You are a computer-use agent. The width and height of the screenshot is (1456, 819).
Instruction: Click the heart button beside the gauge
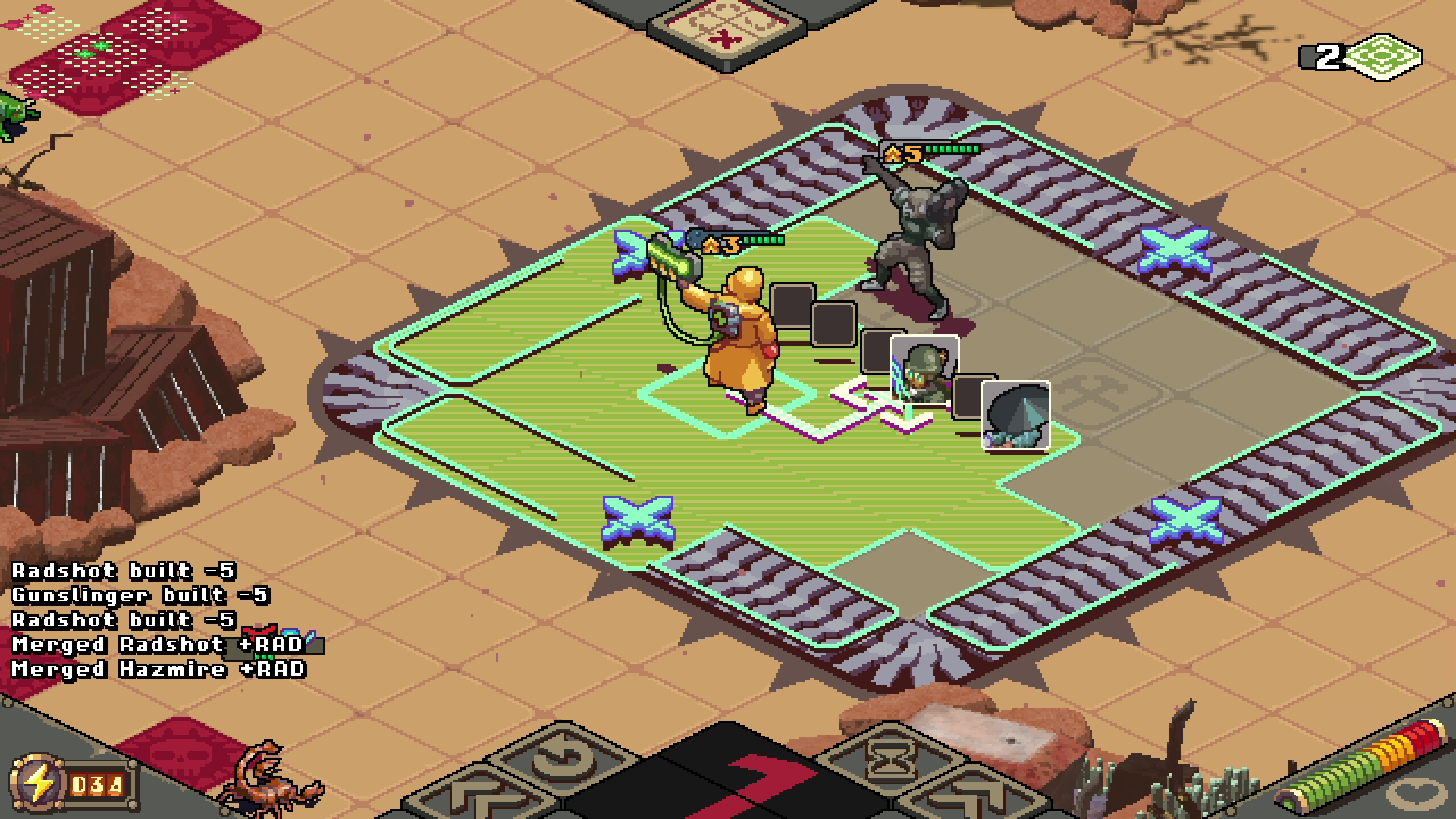[1415, 795]
